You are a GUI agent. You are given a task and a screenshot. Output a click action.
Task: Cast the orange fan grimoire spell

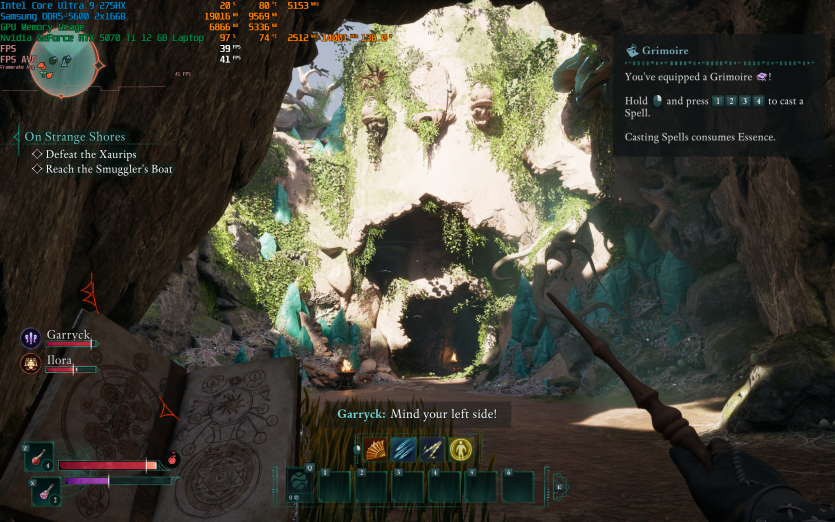click(x=375, y=450)
